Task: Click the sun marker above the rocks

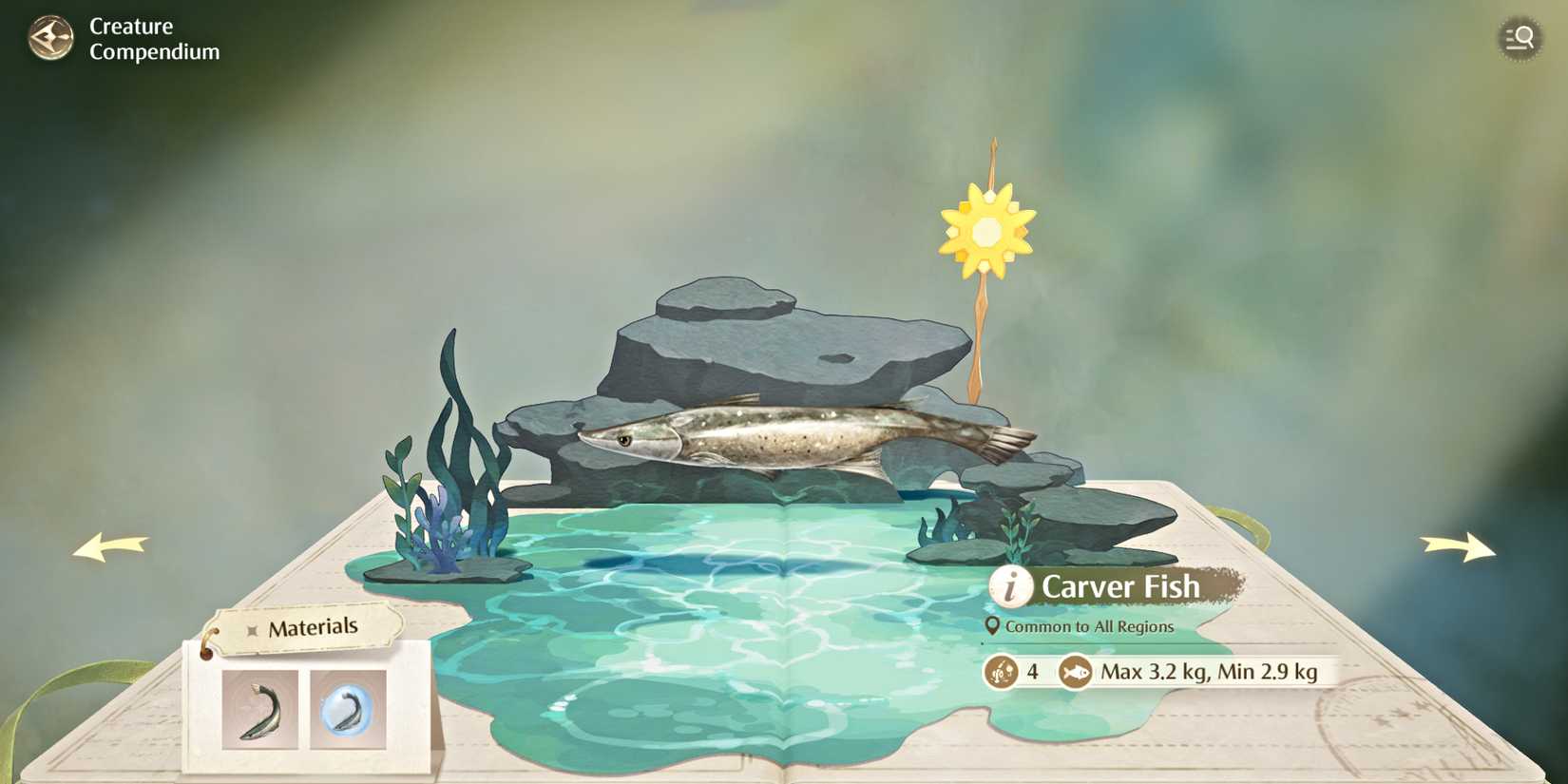Action: coord(988,228)
